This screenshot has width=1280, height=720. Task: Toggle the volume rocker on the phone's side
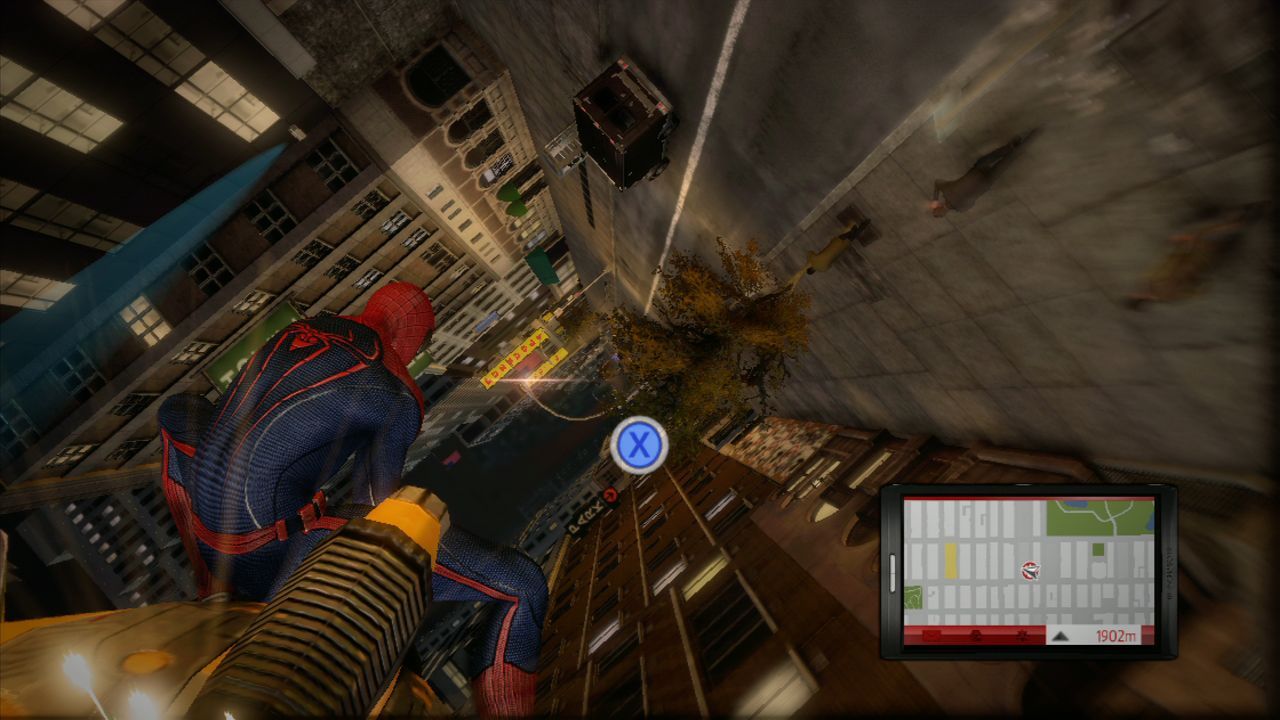(x=892, y=572)
